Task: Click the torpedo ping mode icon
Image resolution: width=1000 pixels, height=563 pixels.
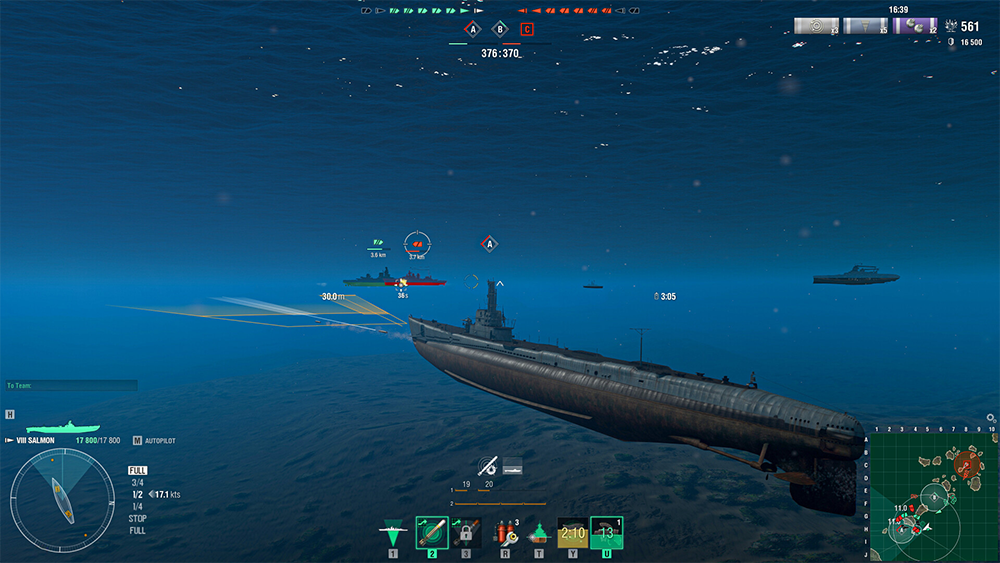Action: [487, 465]
